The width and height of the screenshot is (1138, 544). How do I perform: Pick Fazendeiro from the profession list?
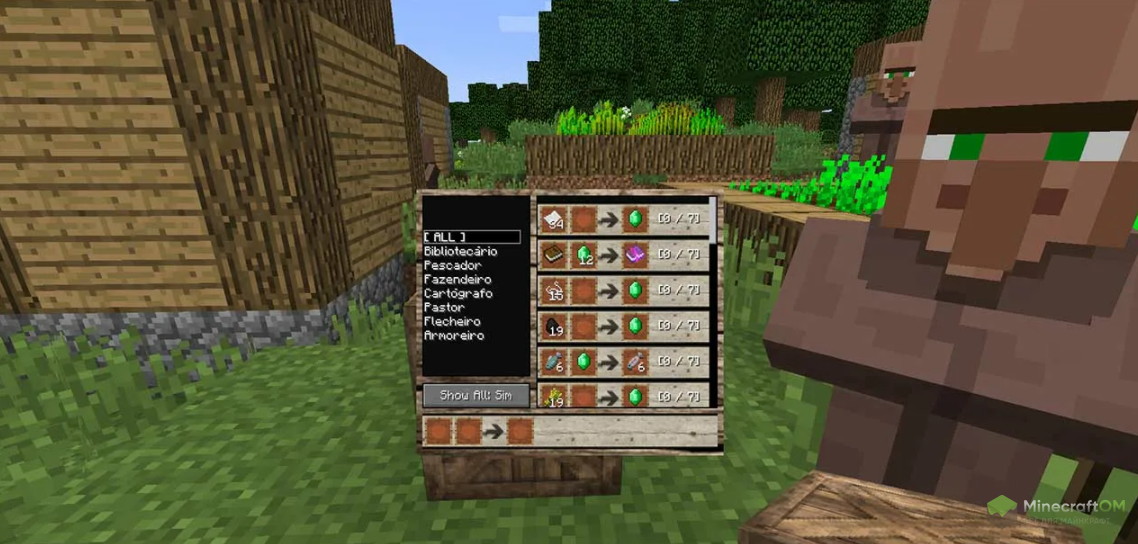point(457,280)
